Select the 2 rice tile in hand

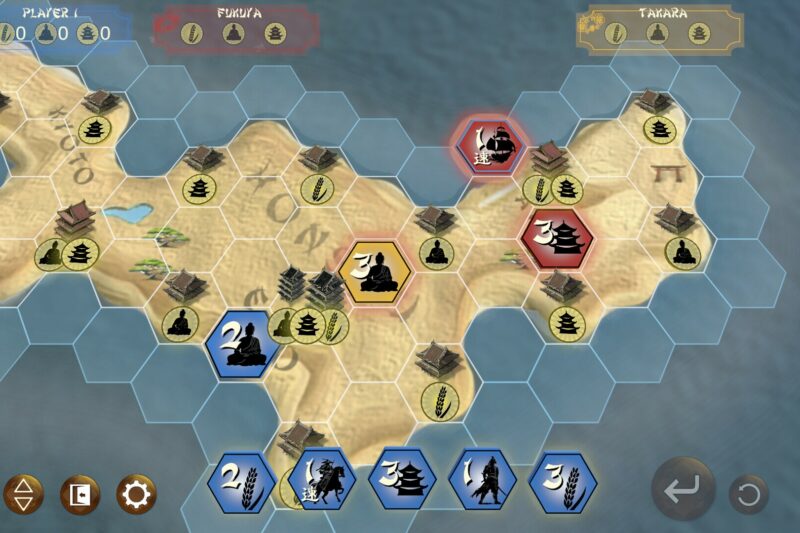click(241, 482)
